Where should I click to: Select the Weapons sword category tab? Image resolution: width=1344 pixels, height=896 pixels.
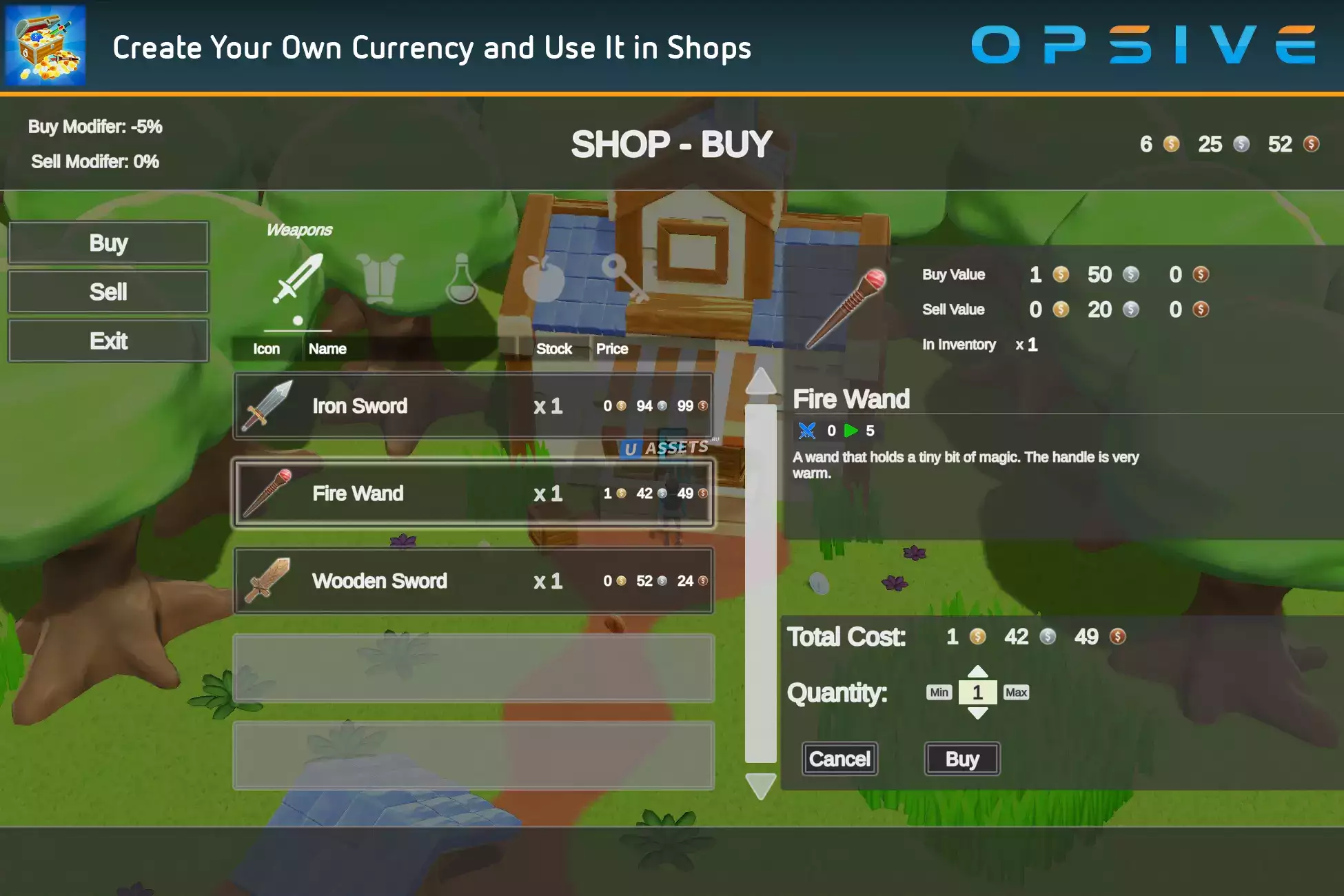point(298,279)
